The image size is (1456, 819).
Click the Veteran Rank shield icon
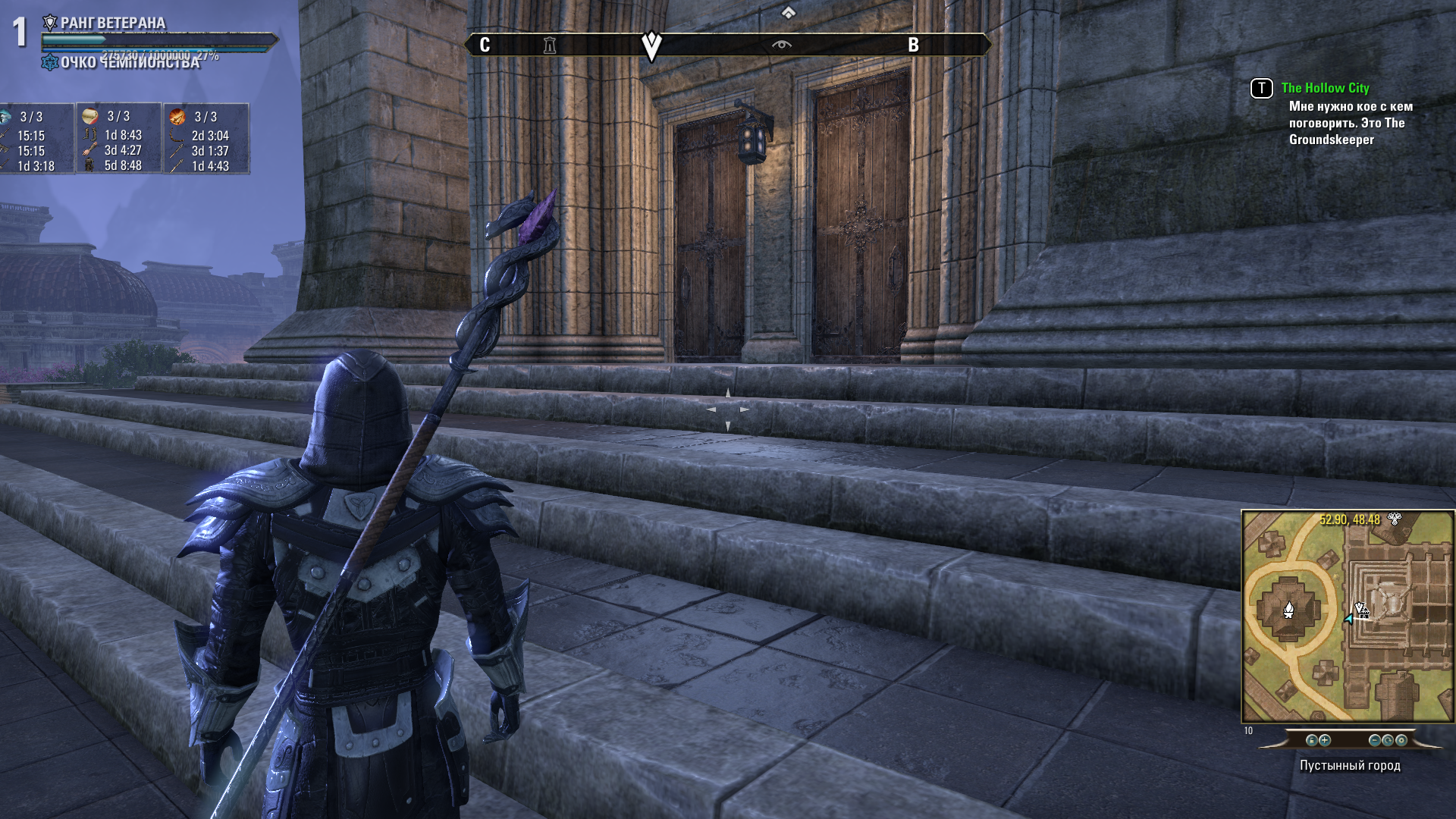pyautogui.click(x=50, y=23)
